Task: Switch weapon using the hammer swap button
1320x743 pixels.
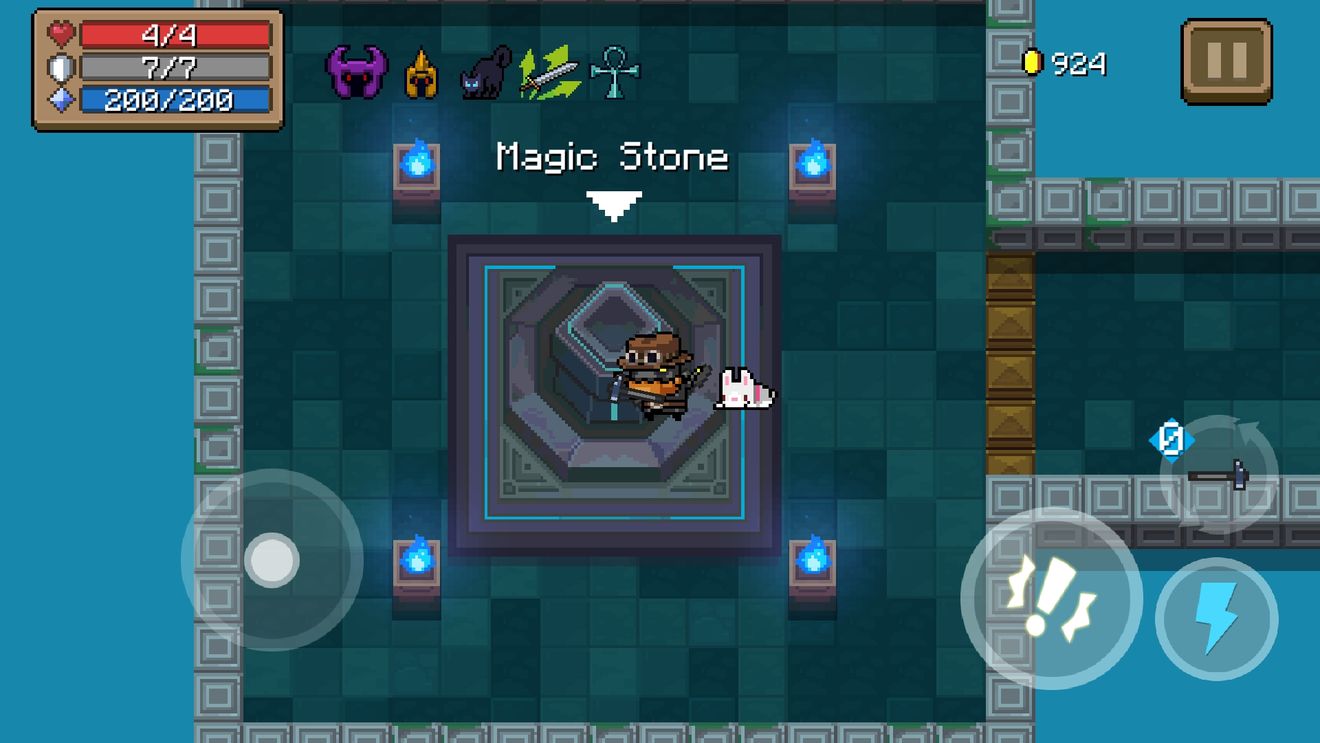Action: coord(1218,474)
